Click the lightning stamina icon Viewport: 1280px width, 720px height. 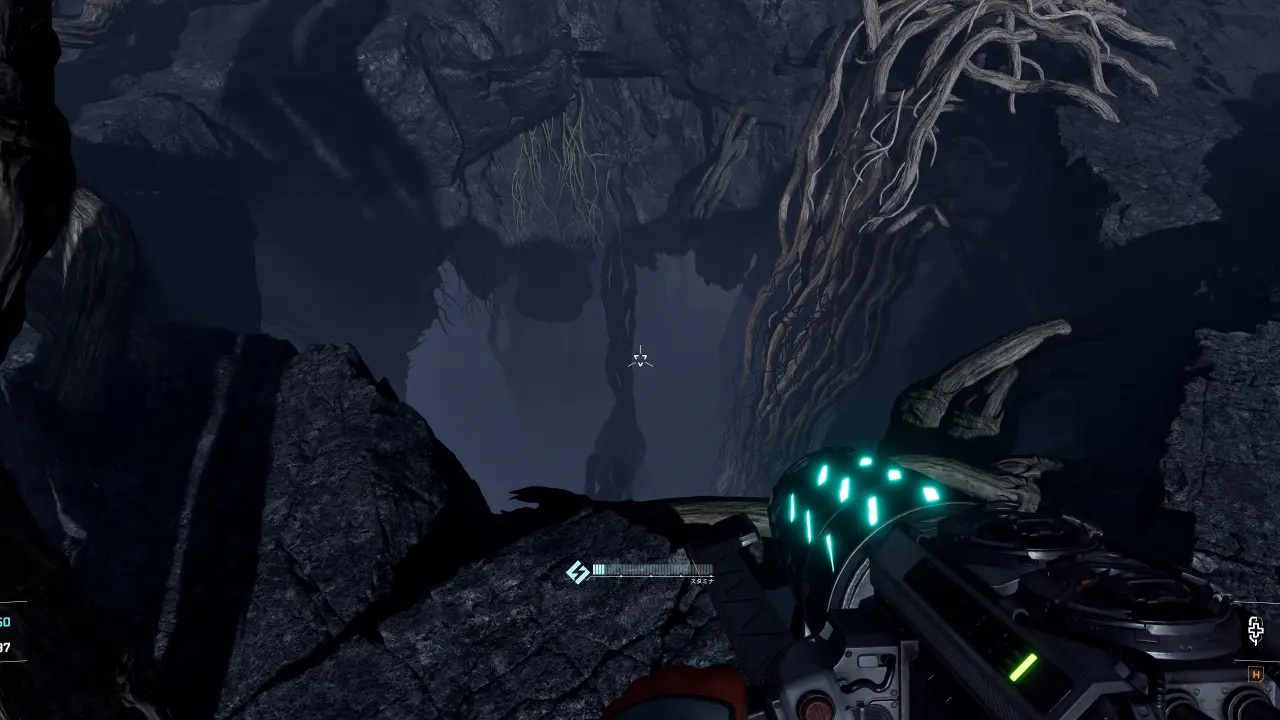click(x=577, y=572)
